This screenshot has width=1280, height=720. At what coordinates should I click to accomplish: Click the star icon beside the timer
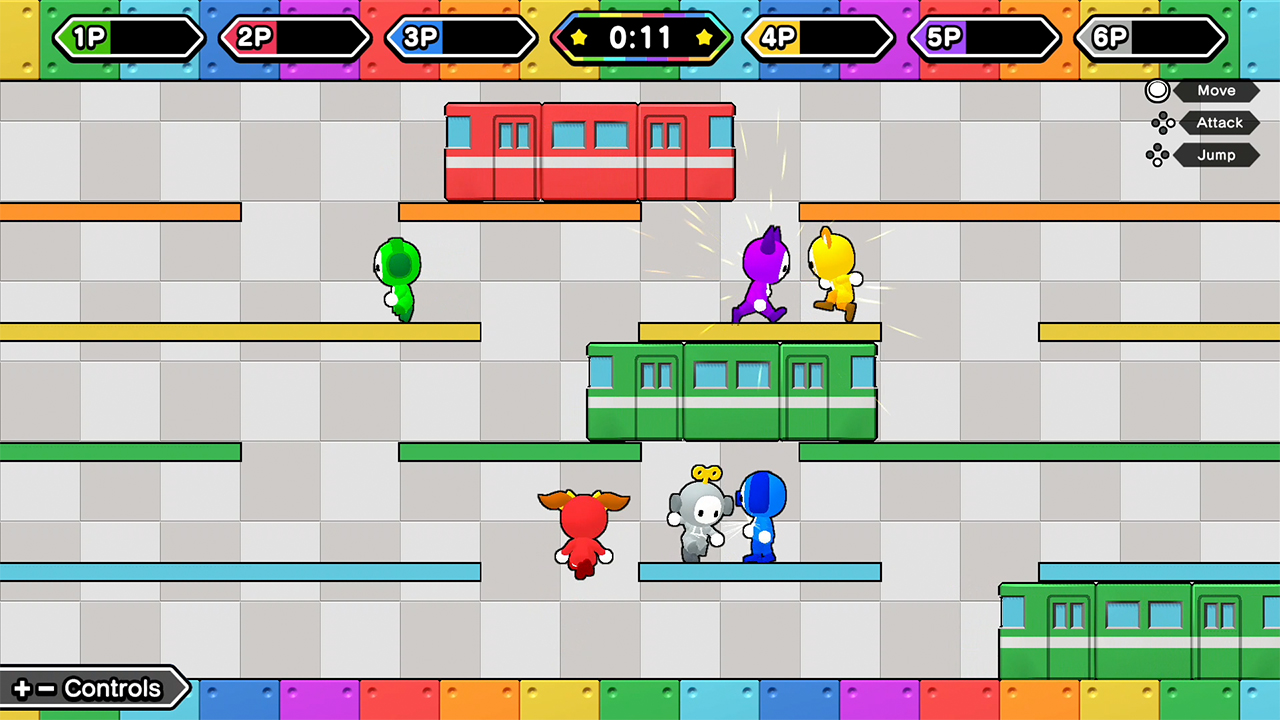point(580,40)
